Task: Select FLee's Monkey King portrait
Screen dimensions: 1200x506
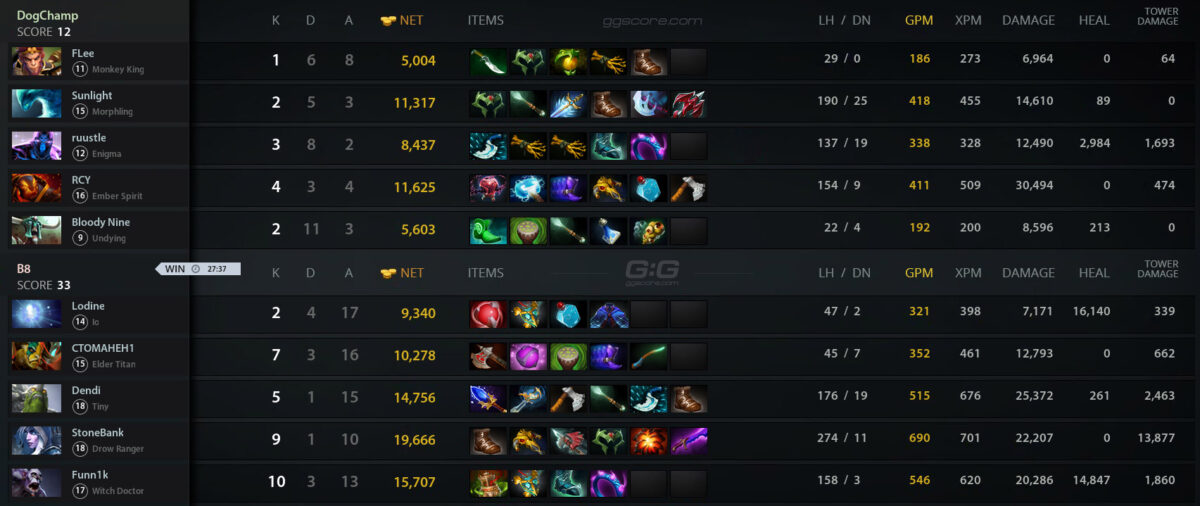Action: 36,61
